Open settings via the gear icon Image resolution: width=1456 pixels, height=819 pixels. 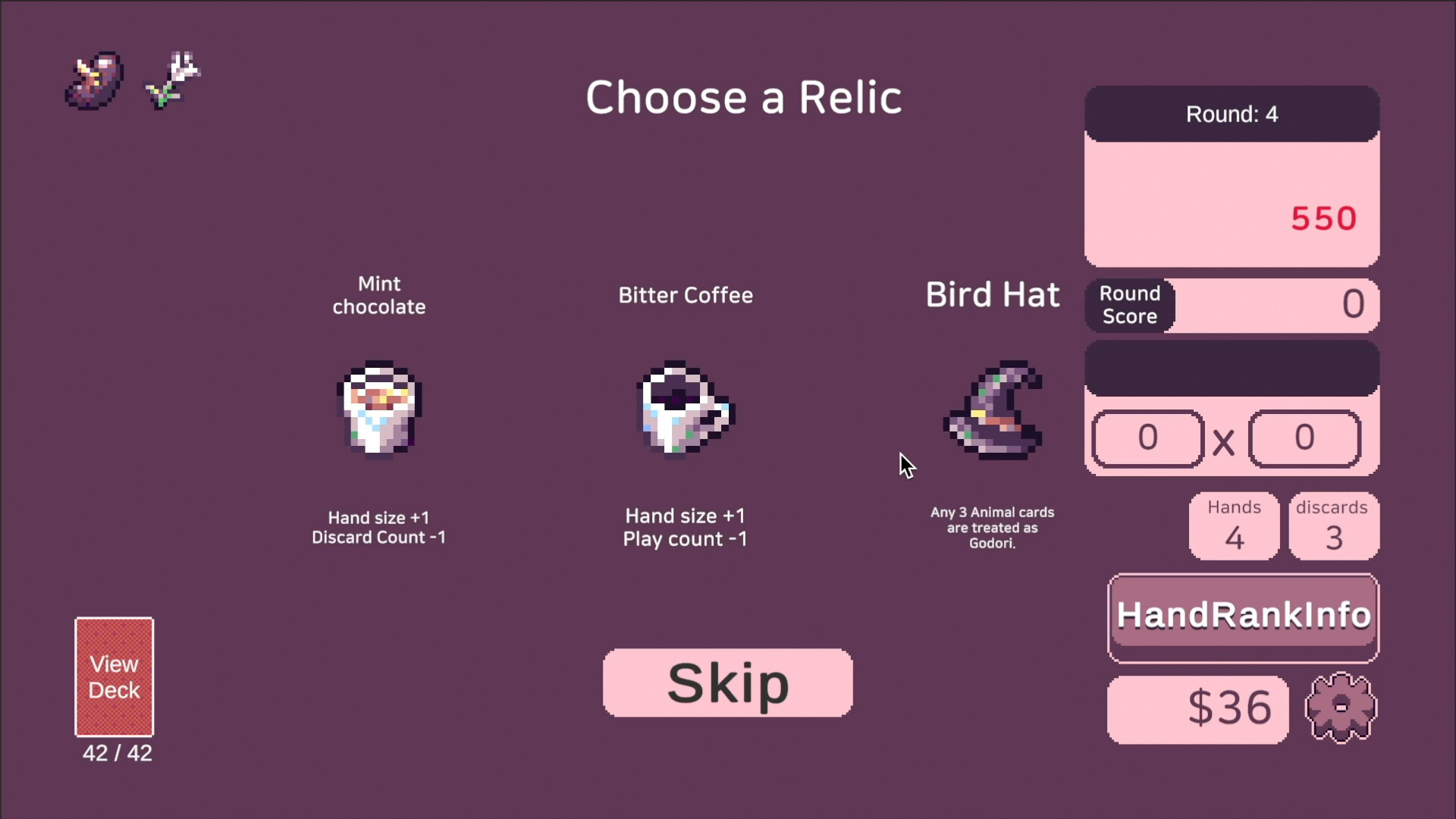click(x=1339, y=708)
